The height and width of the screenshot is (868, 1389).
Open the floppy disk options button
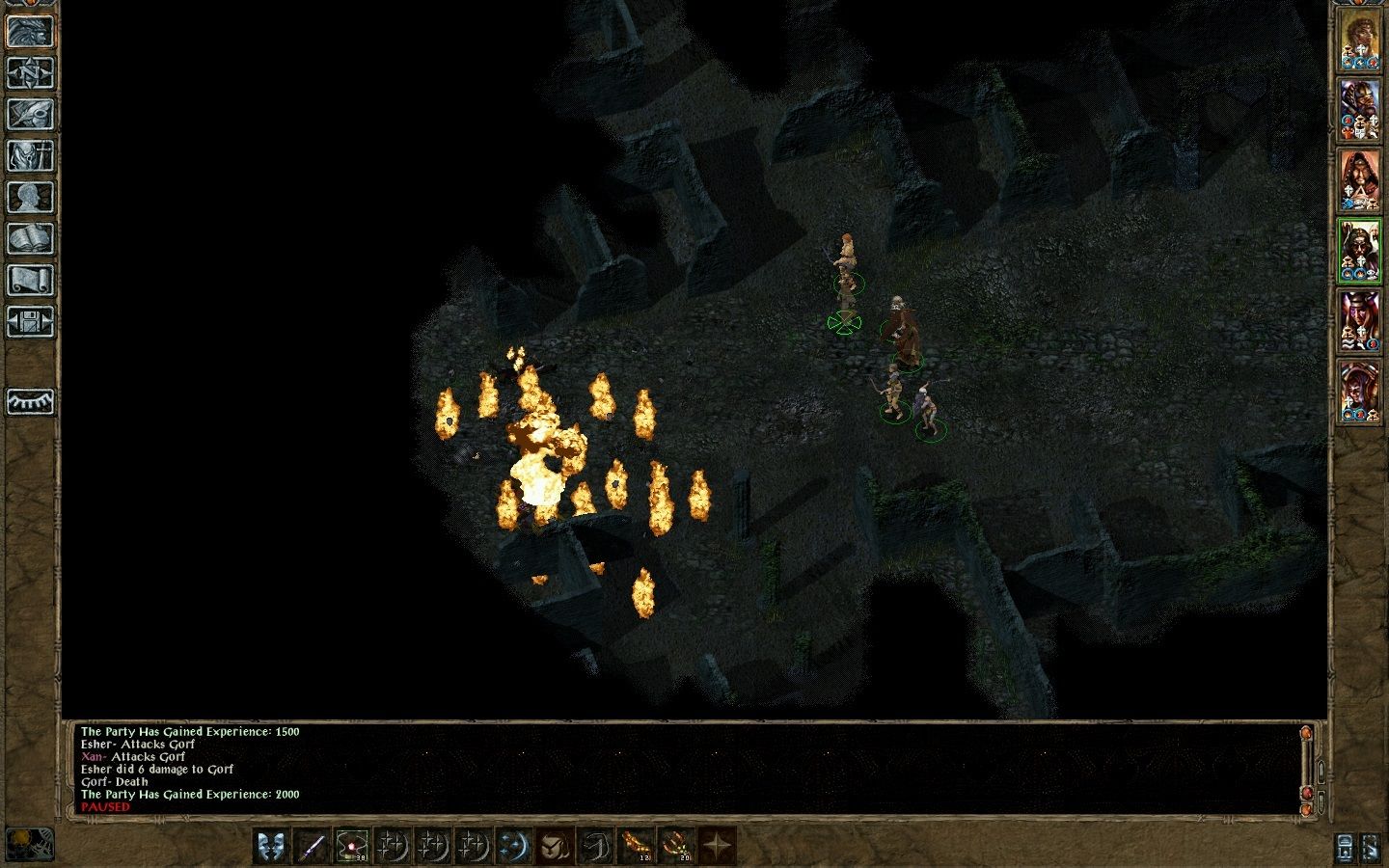(30, 321)
